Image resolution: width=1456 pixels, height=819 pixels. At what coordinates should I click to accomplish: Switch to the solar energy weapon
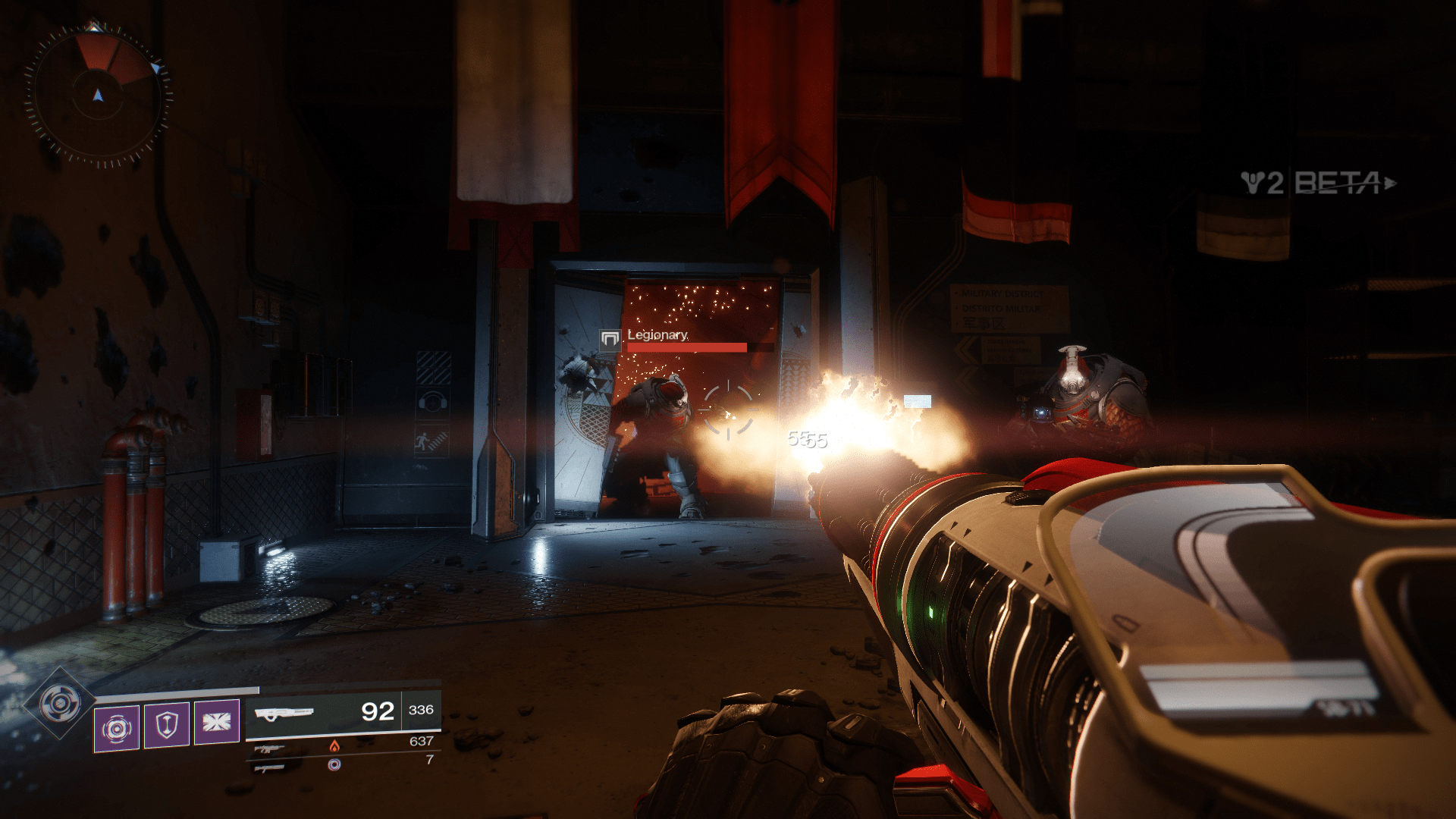[341, 746]
